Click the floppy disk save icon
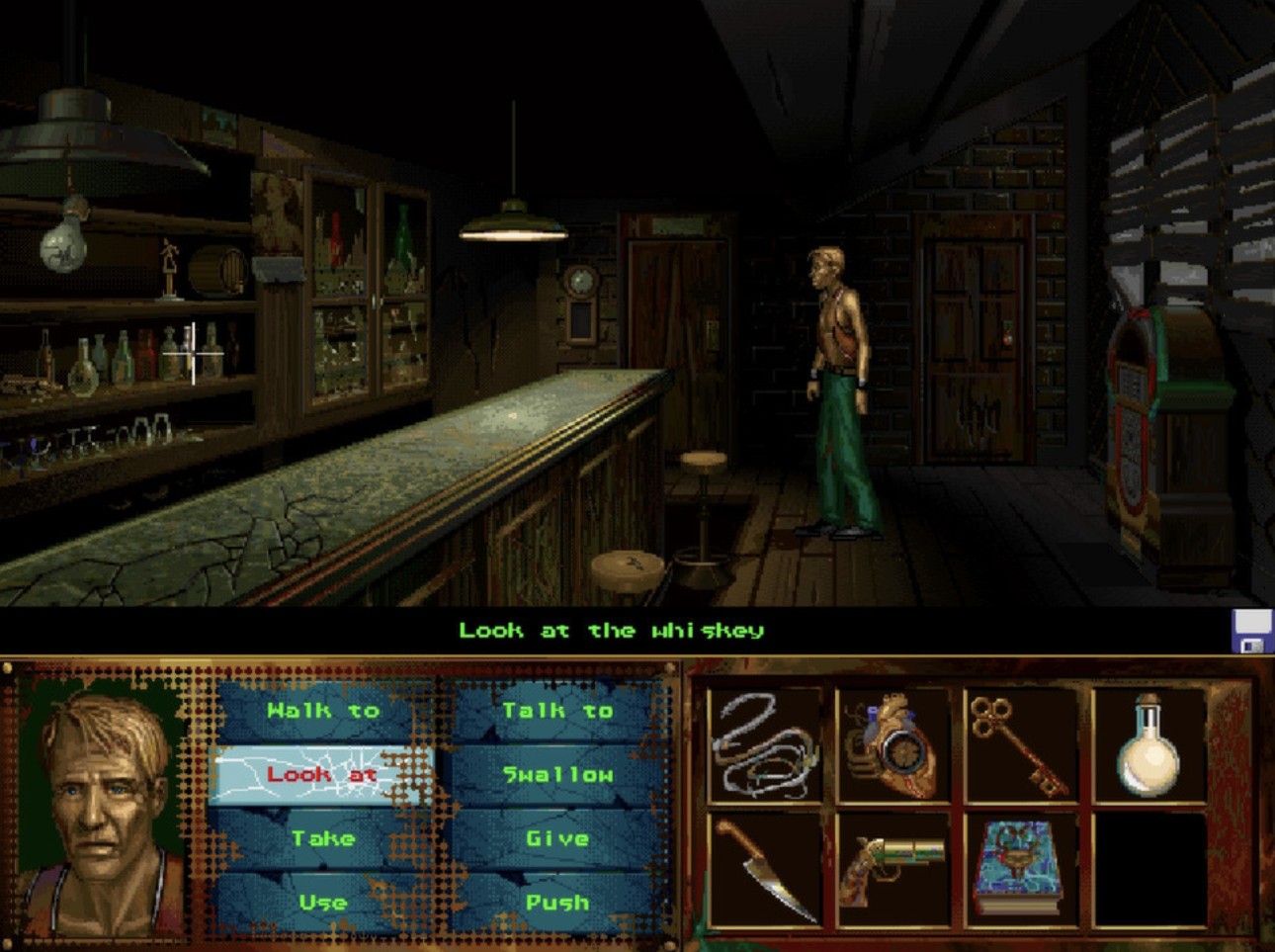 pyautogui.click(x=1252, y=630)
